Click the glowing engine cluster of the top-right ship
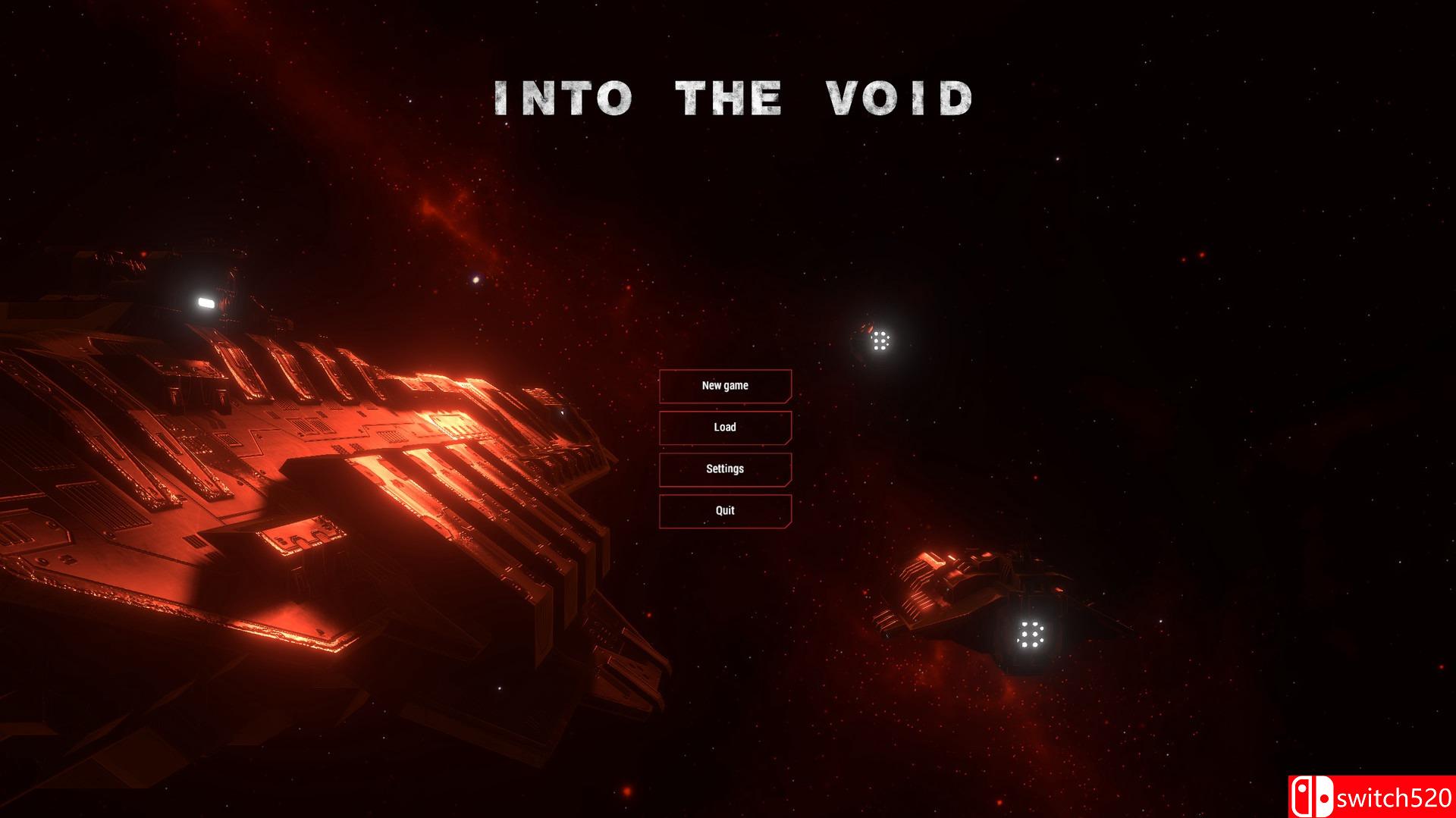The width and height of the screenshot is (1456, 818). coord(880,343)
